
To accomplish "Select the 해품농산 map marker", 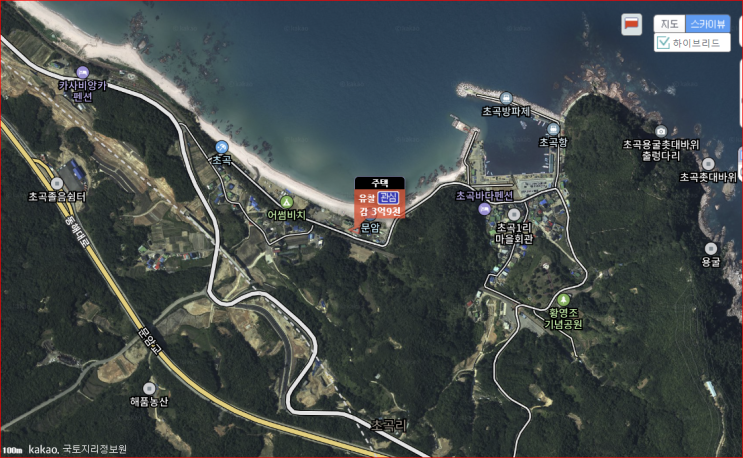I will point(149,387).
